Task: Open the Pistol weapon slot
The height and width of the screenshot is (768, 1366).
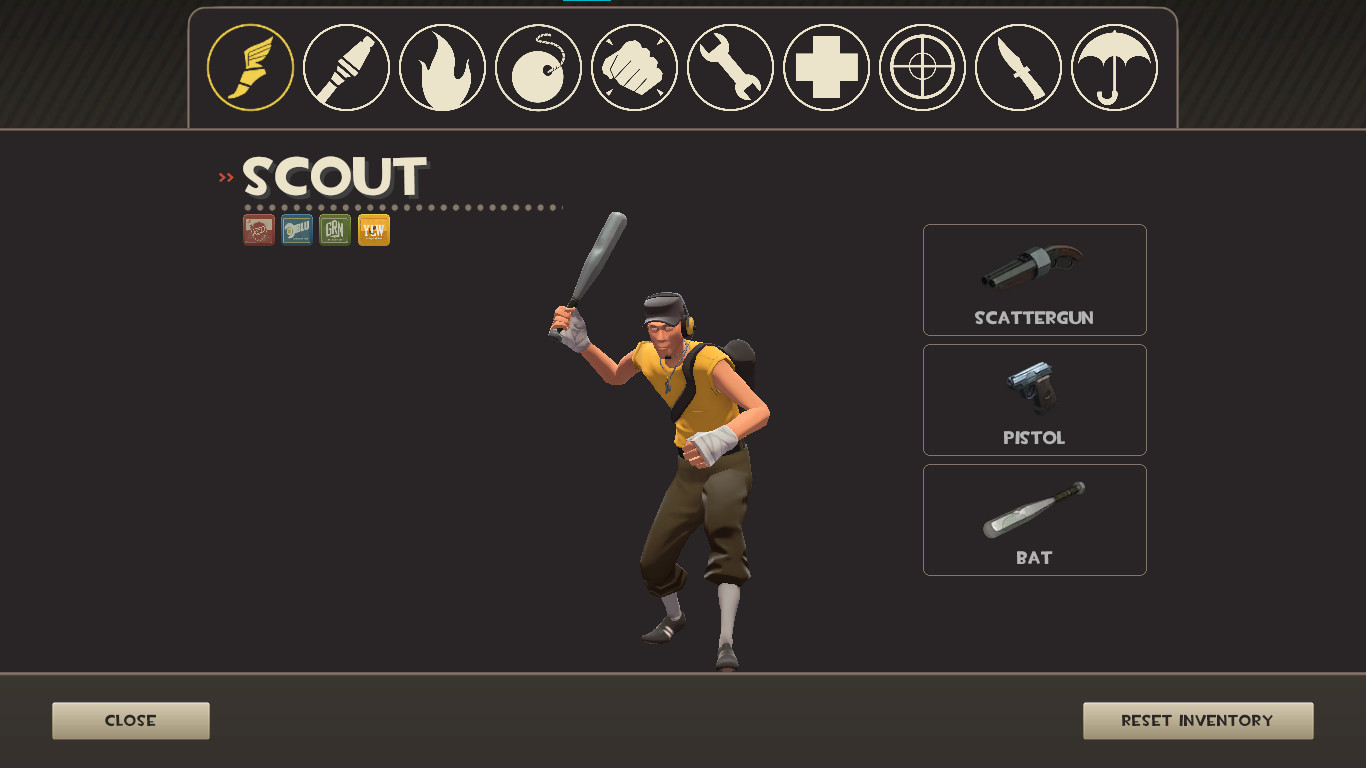Action: click(x=1034, y=399)
